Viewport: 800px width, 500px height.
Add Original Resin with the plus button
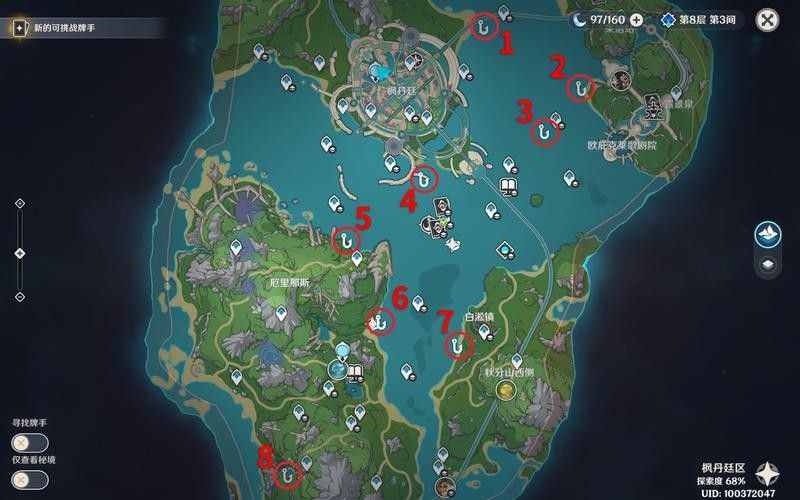(636, 20)
